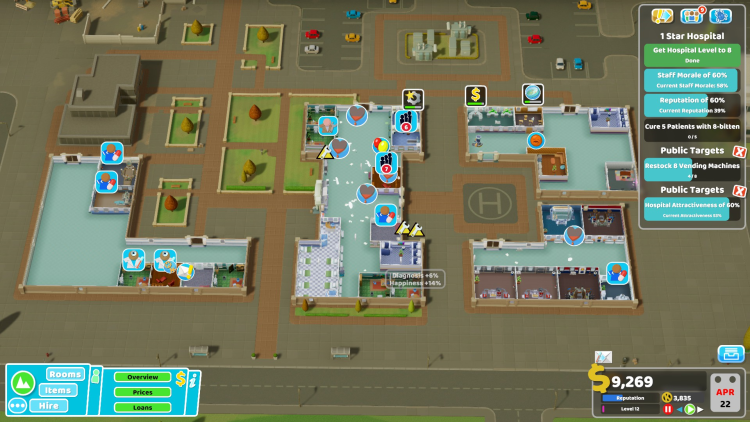Select the green staff figure tab
The image size is (750, 422).
click(x=98, y=377)
